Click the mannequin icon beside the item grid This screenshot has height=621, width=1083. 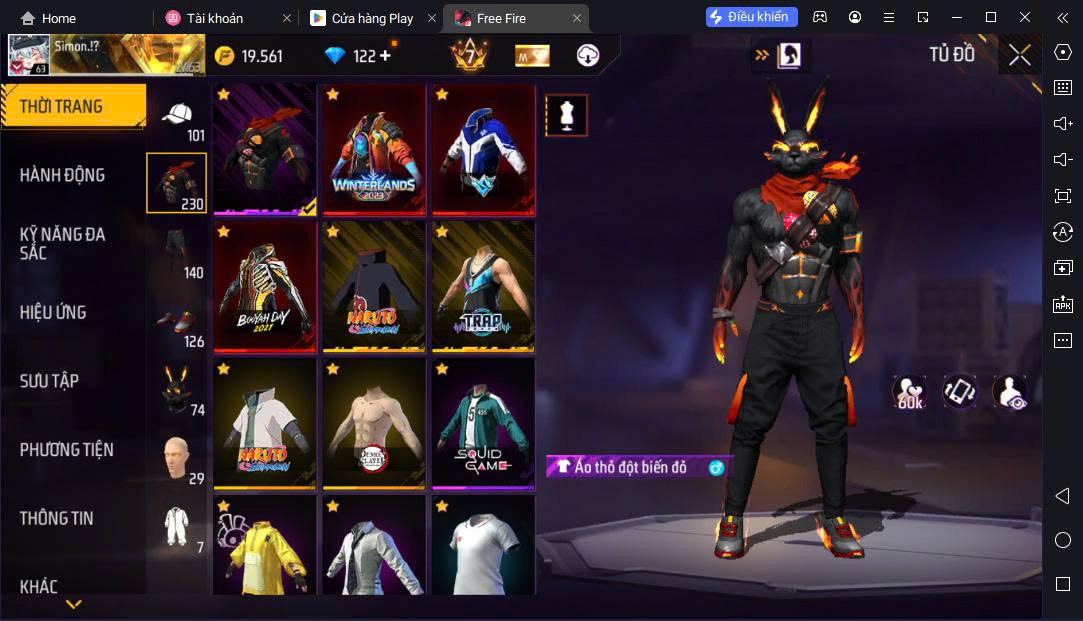(x=566, y=116)
